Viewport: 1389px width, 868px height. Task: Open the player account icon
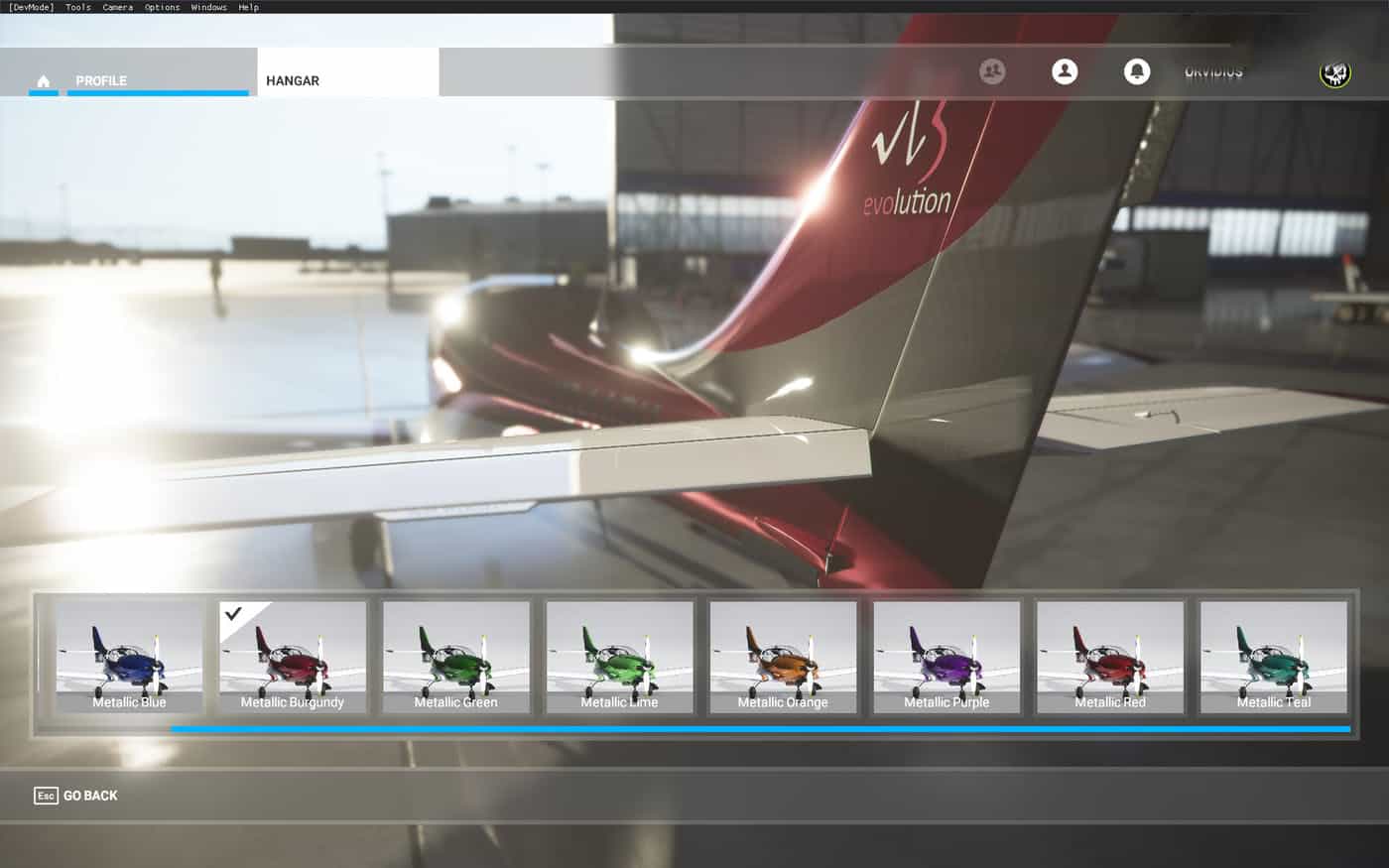coord(1065,71)
